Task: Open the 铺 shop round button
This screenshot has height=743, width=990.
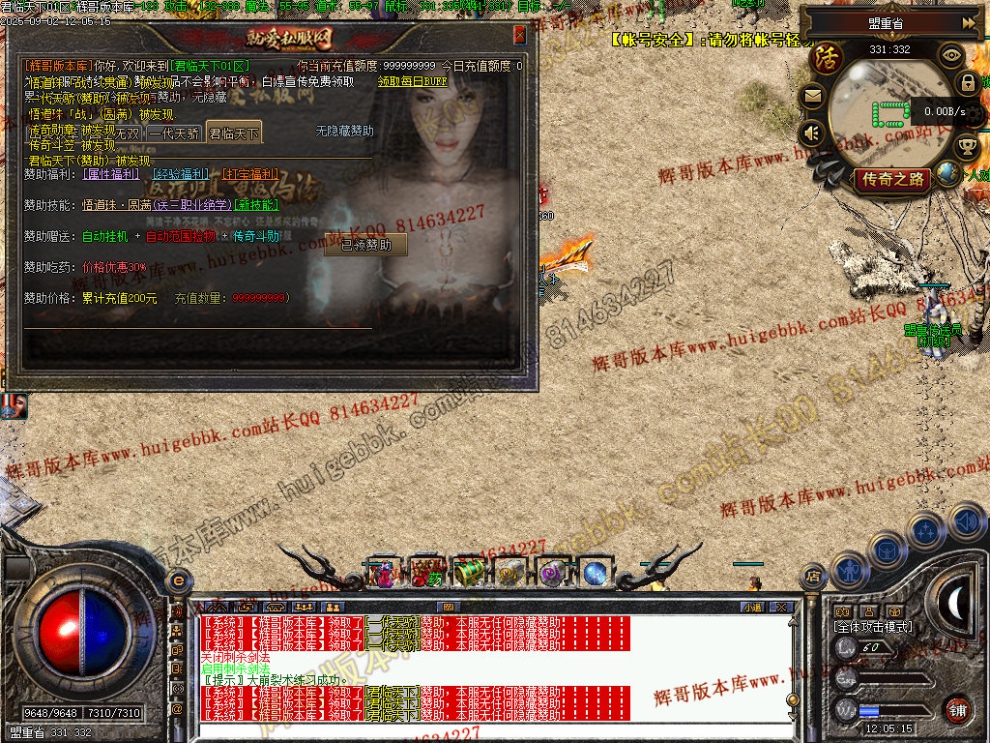Action: [x=958, y=709]
